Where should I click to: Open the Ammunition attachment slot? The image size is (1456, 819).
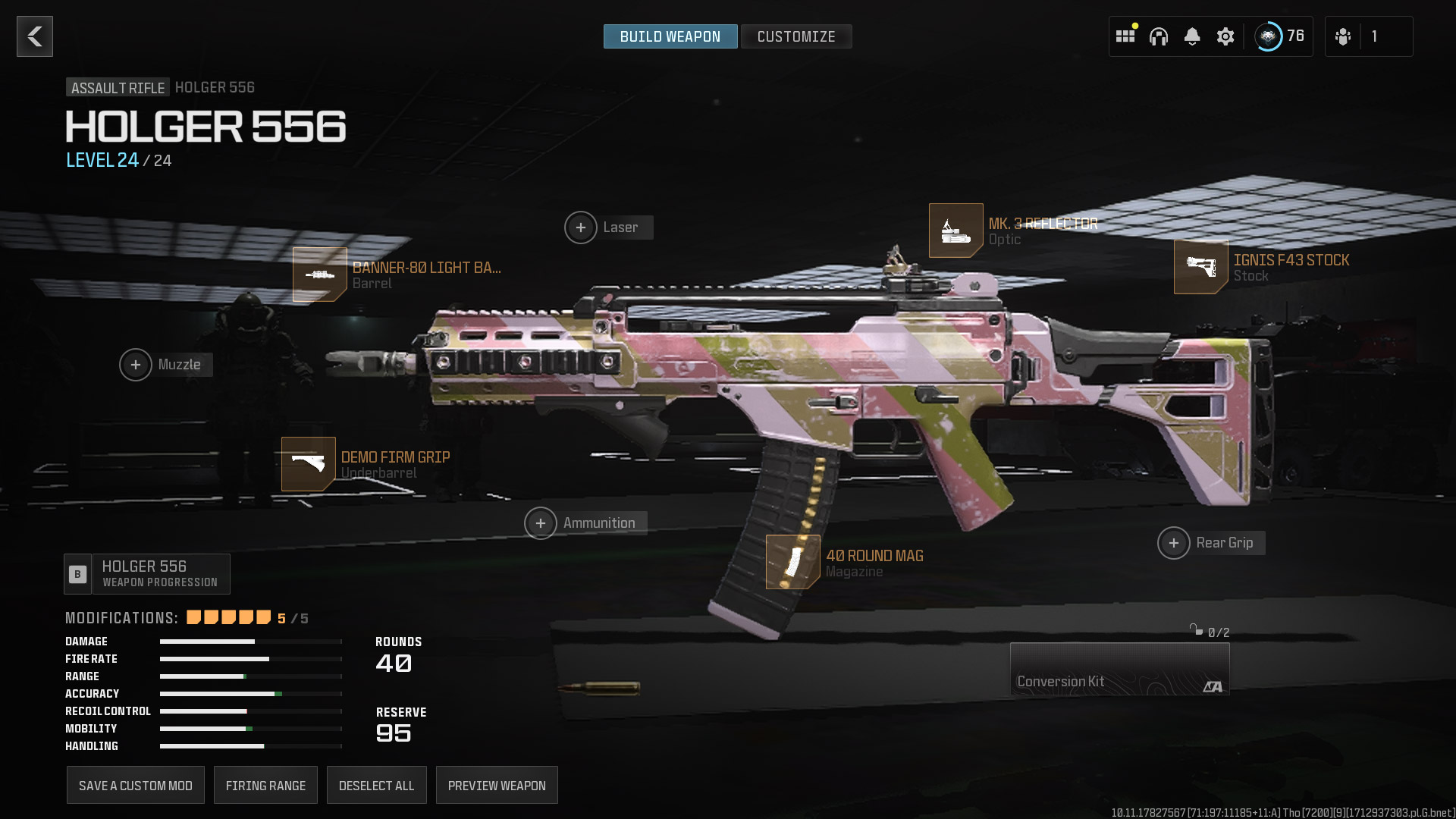click(541, 523)
